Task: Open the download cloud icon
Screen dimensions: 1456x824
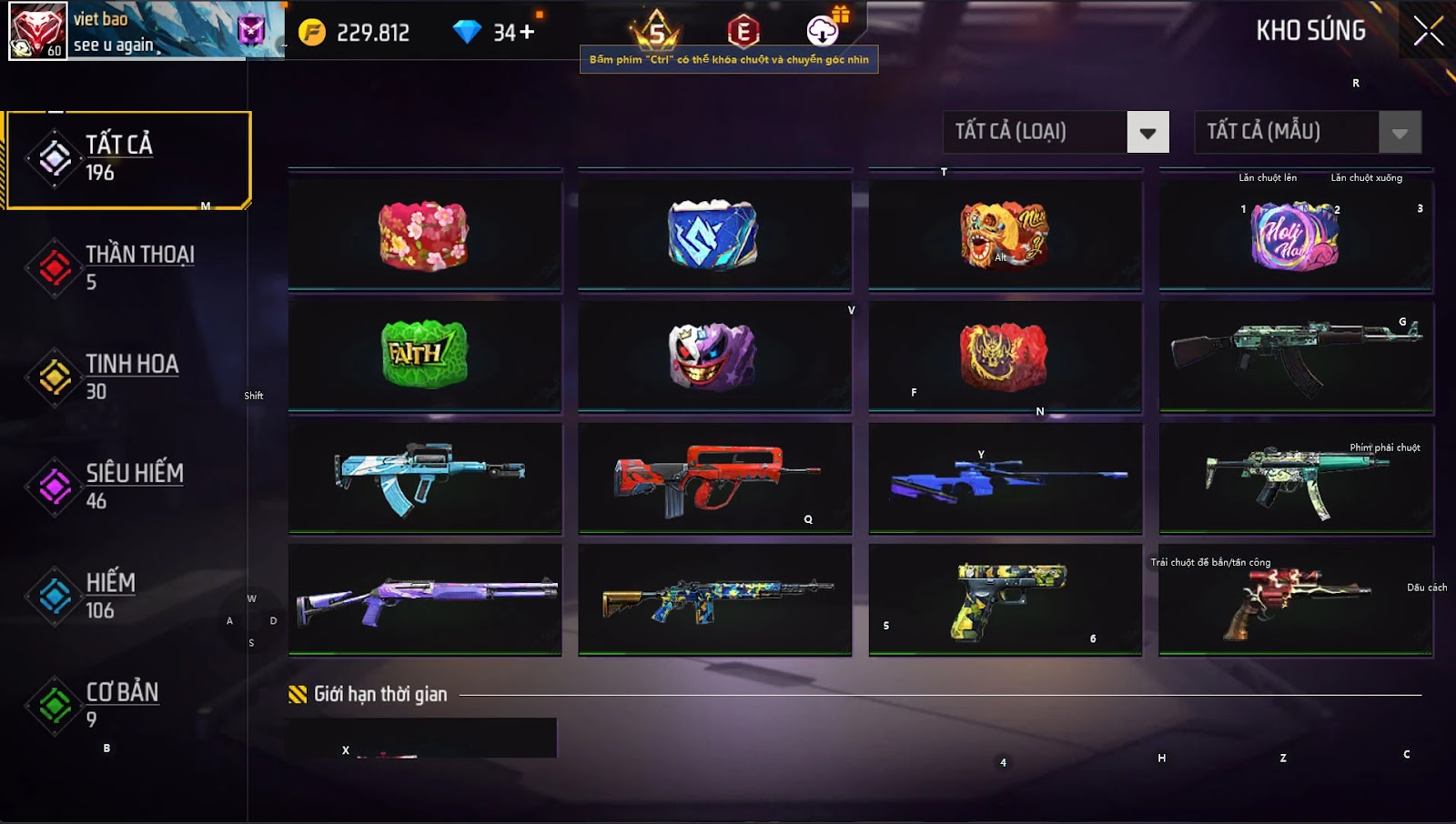Action: pyautogui.click(x=823, y=31)
